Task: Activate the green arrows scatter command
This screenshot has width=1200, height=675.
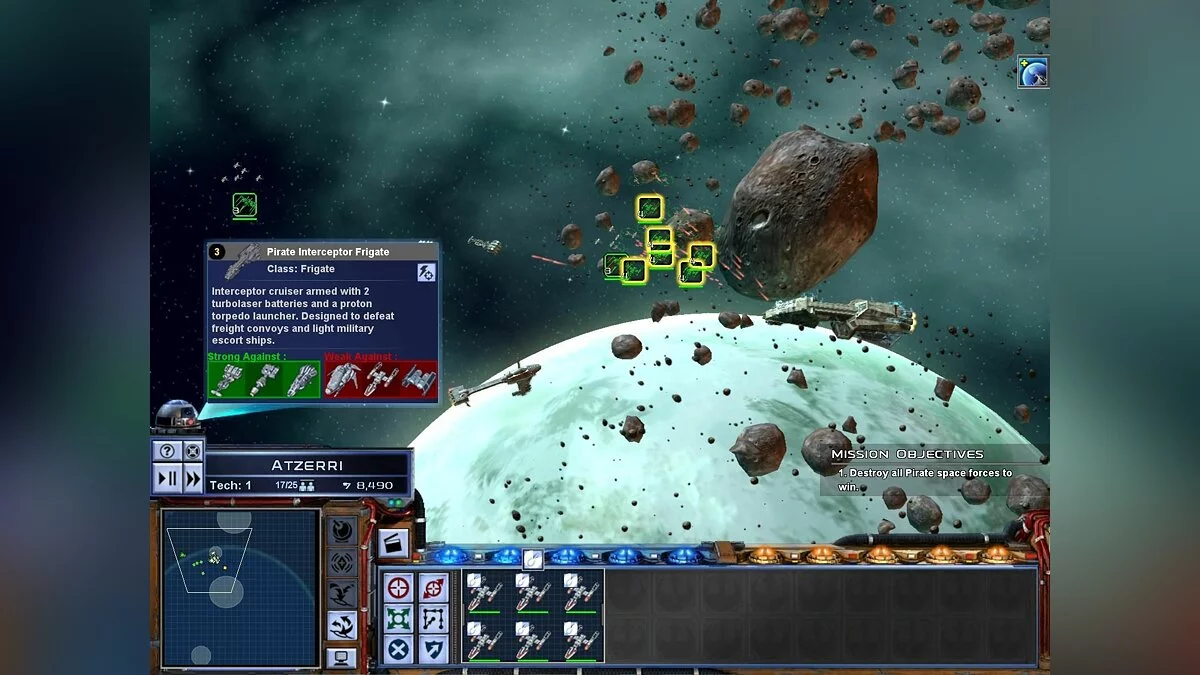Action: click(399, 618)
